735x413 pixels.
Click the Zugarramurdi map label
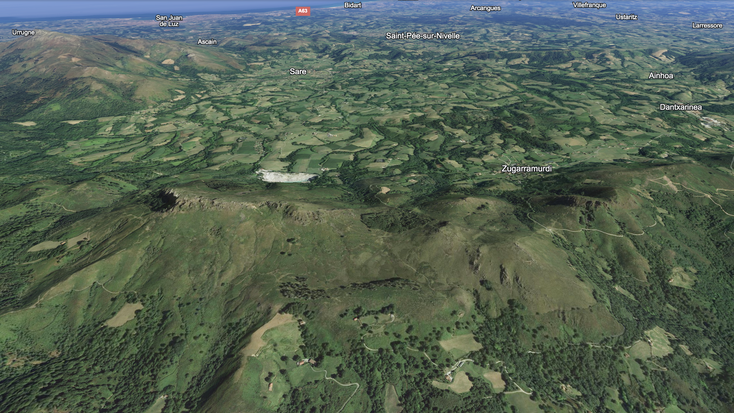point(526,169)
